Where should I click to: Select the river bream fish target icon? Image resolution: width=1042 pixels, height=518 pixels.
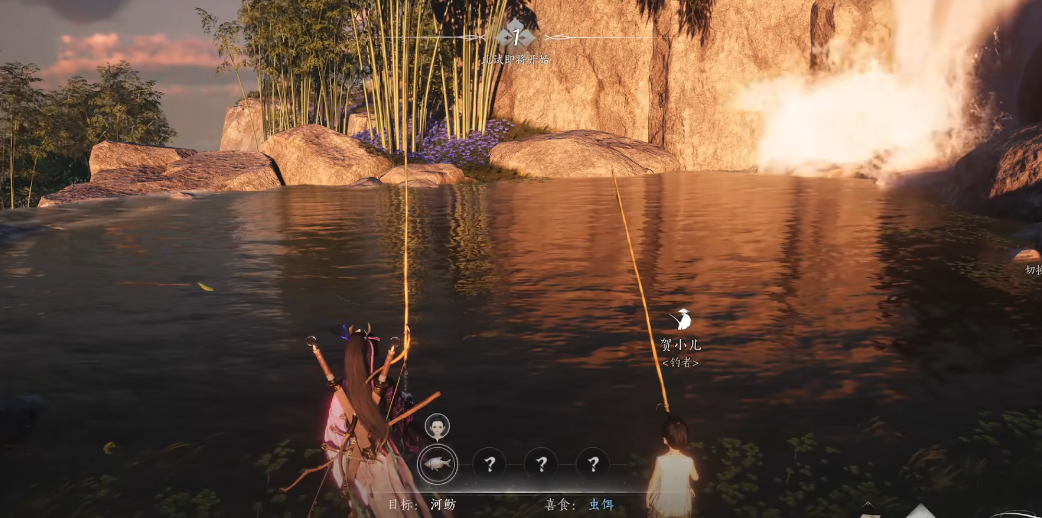(437, 463)
